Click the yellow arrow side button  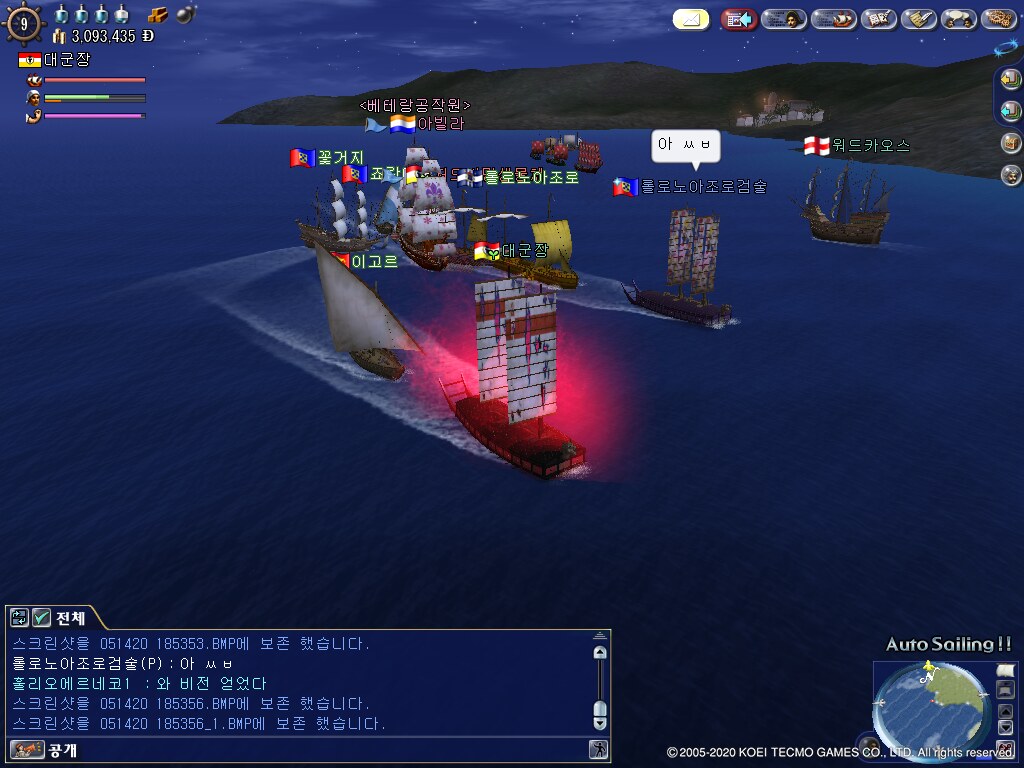pyautogui.click(x=1011, y=79)
